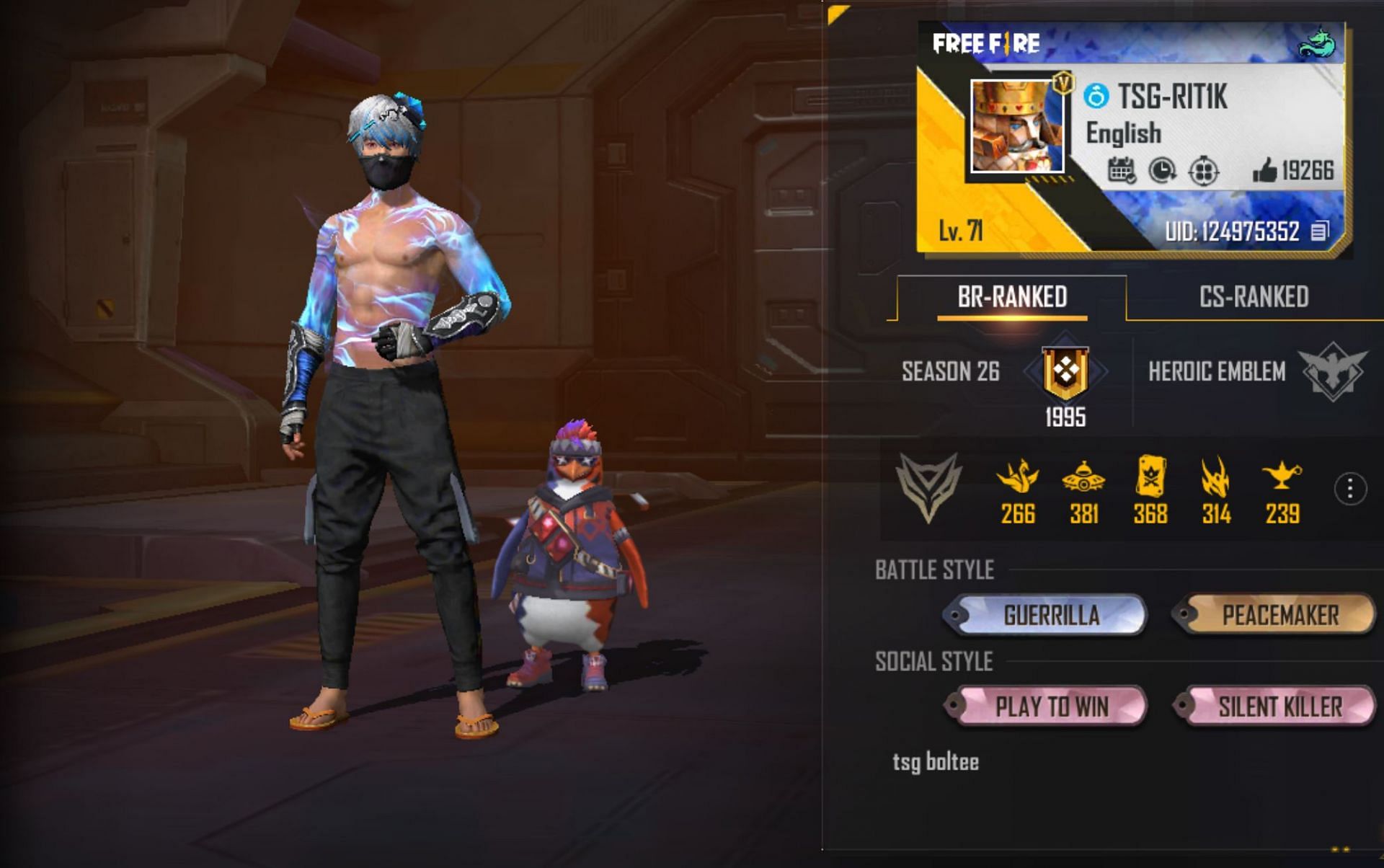Open the green dragon guild icon
This screenshot has height=868, width=1384.
coord(1318,43)
